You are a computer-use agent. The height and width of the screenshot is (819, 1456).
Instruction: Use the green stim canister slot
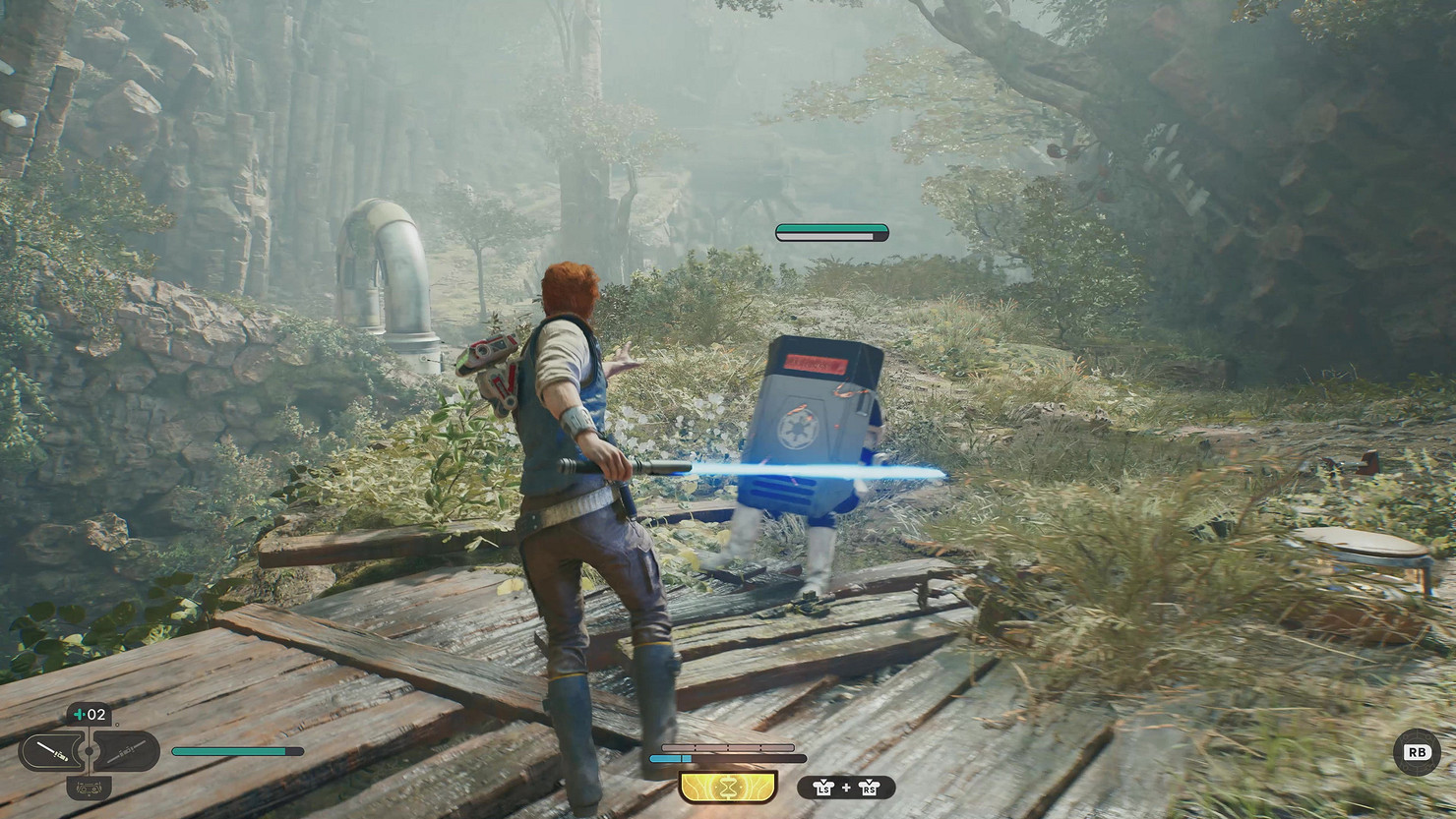tap(89, 715)
